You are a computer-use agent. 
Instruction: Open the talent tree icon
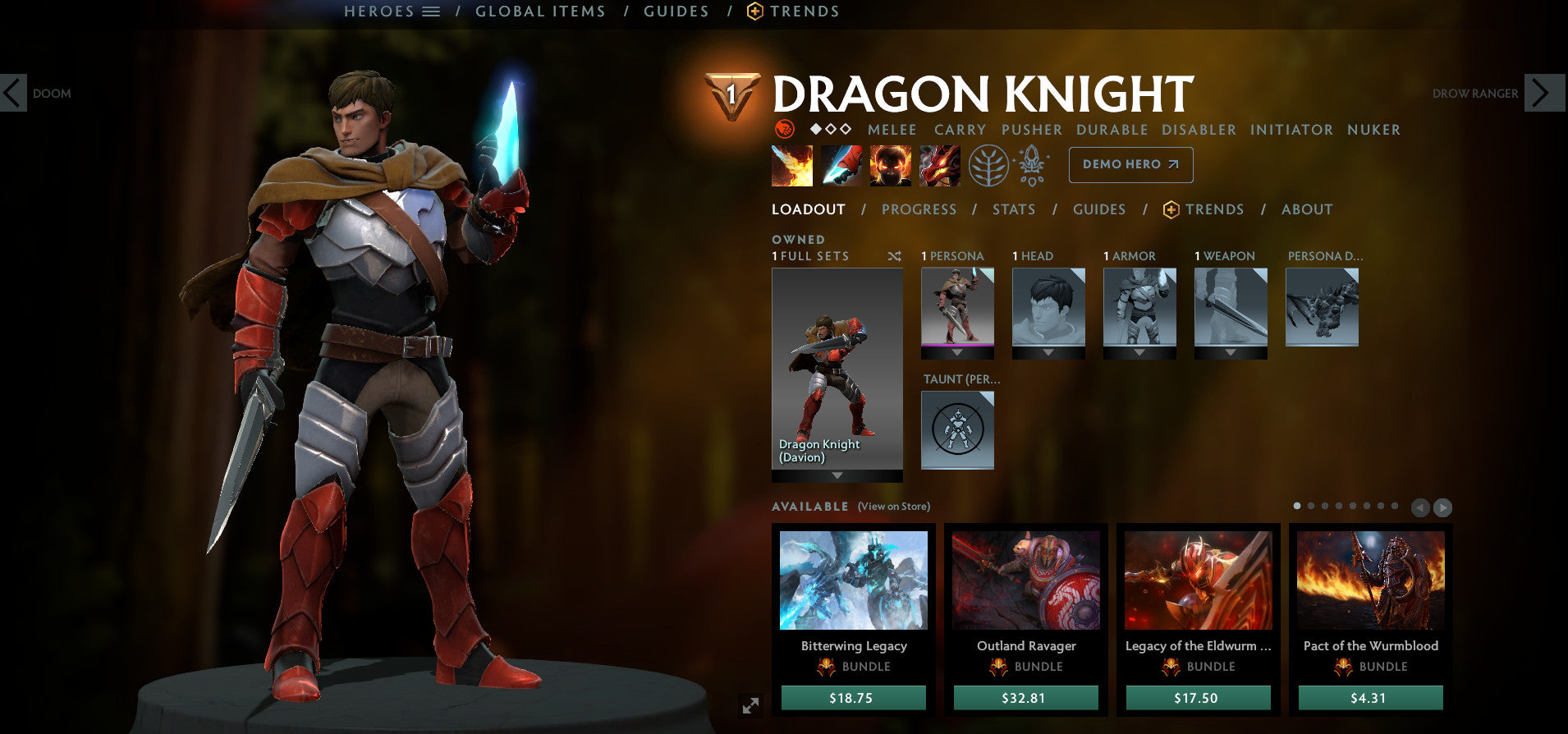point(991,164)
